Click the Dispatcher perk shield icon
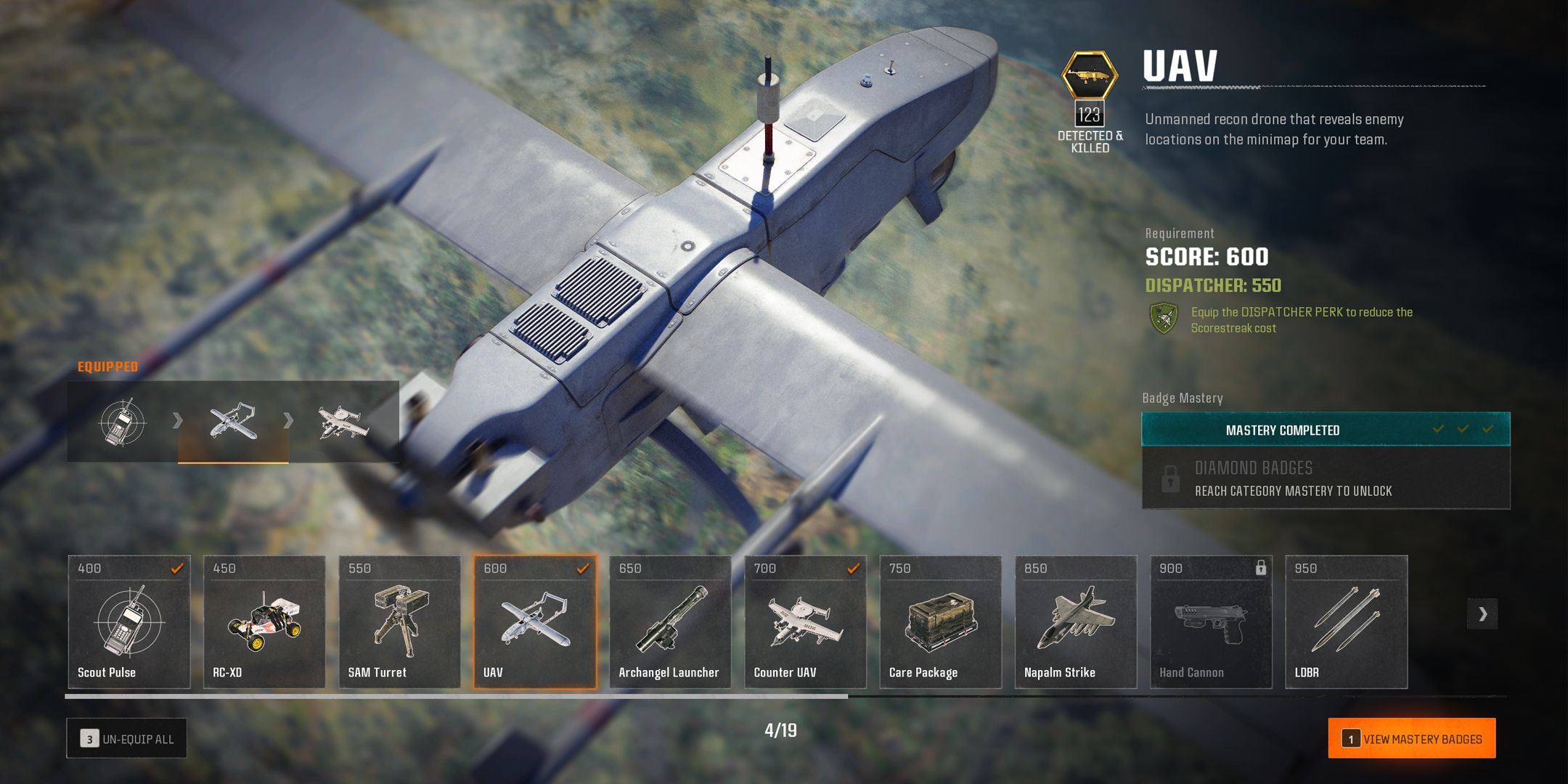 [x=1164, y=319]
